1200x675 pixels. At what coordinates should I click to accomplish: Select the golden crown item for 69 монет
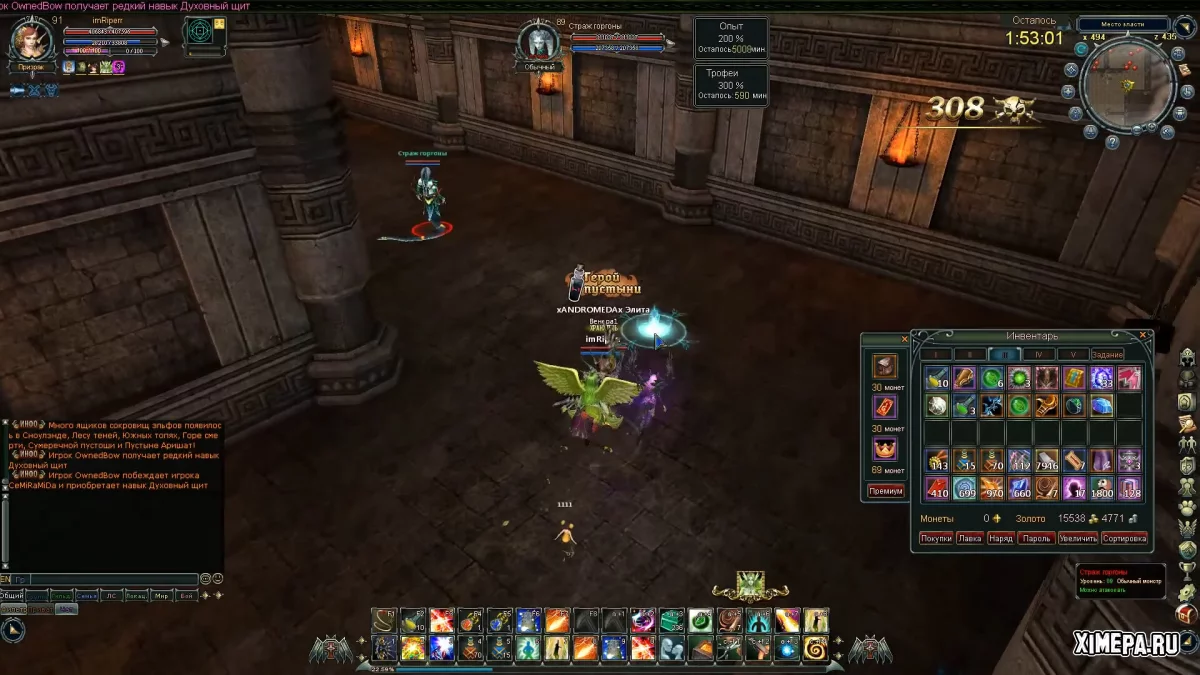click(x=885, y=449)
